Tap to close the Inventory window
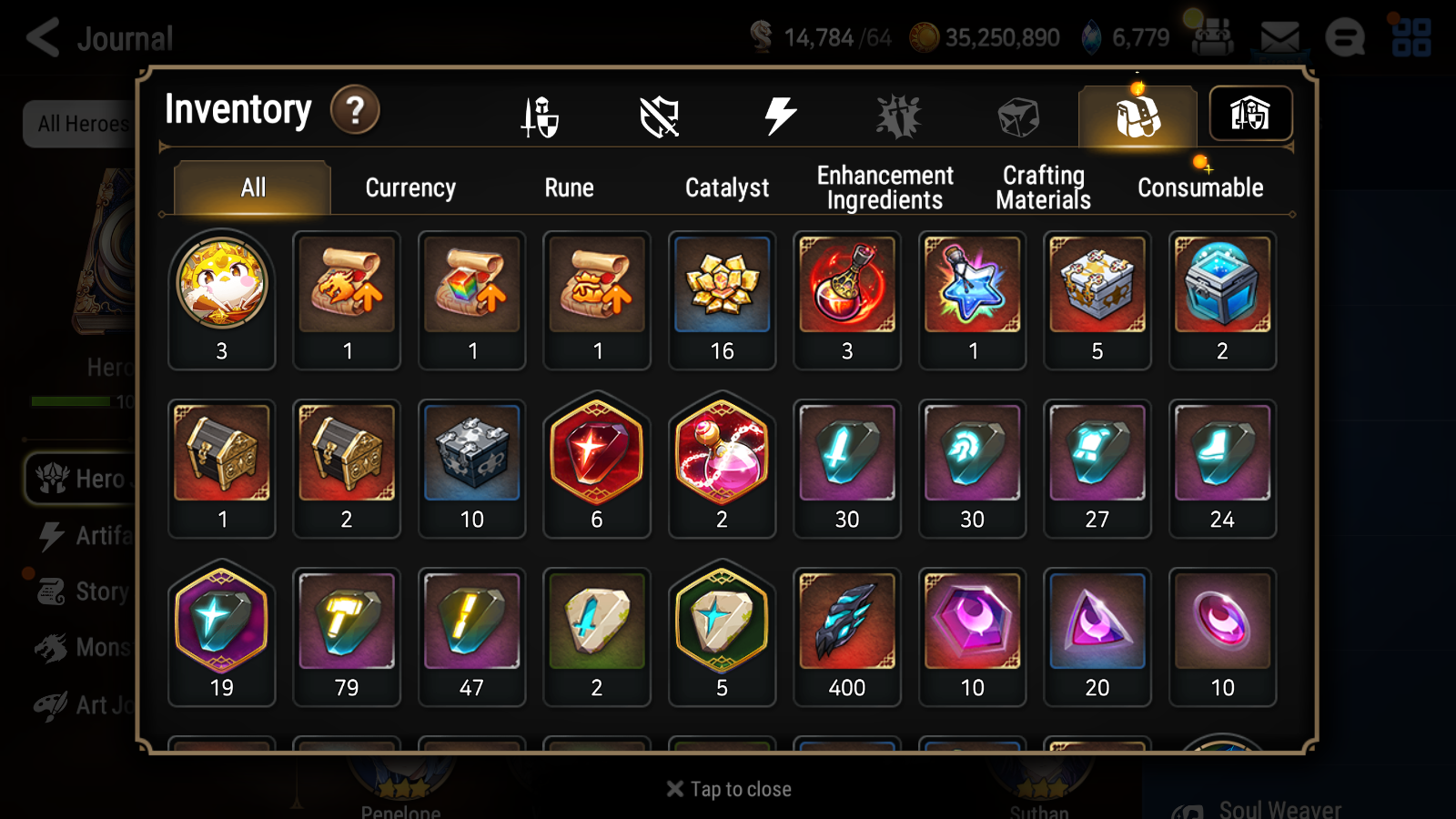Viewport: 1456px width, 819px height. tap(727, 788)
